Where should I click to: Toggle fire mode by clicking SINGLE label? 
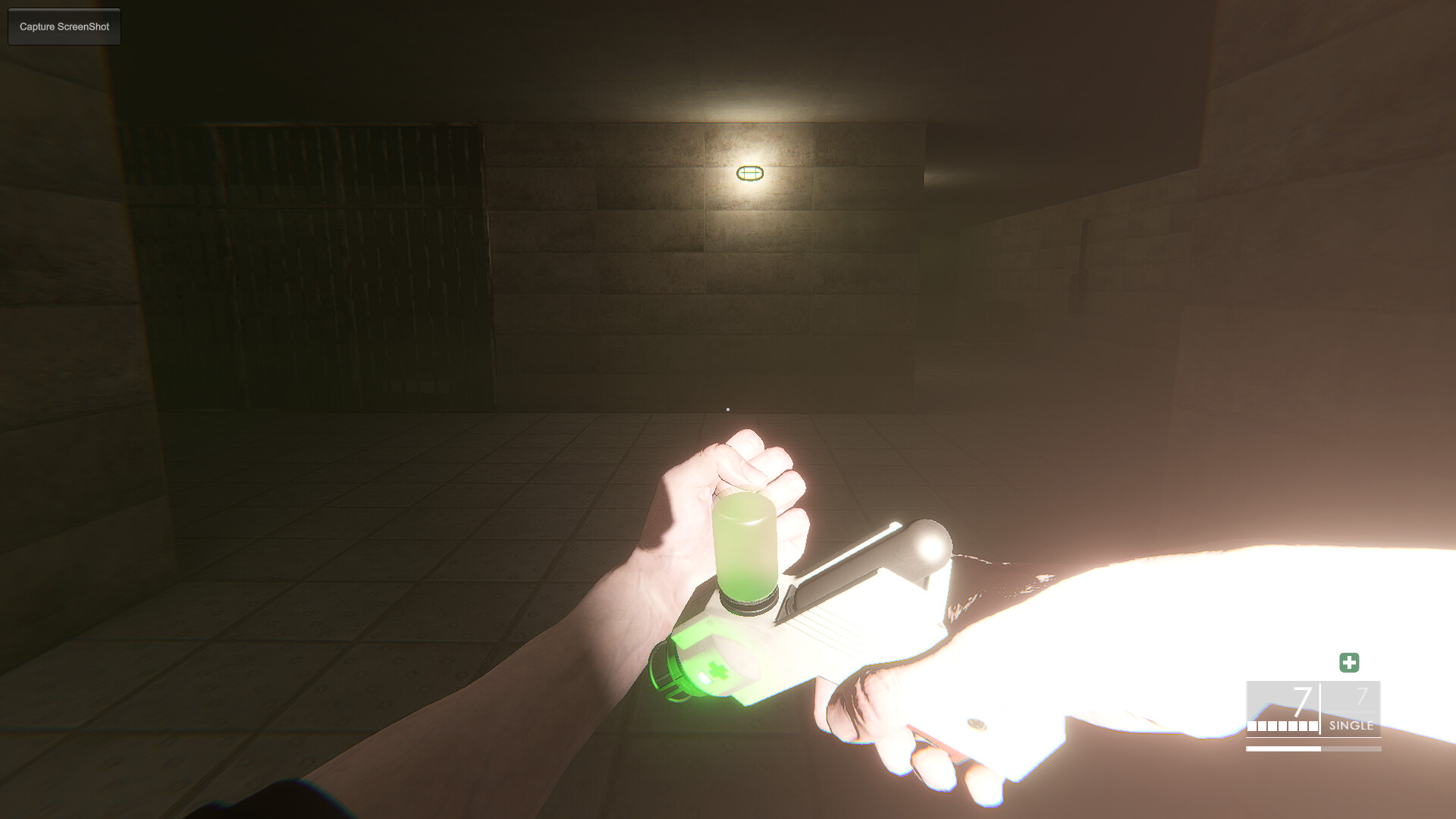1351,726
